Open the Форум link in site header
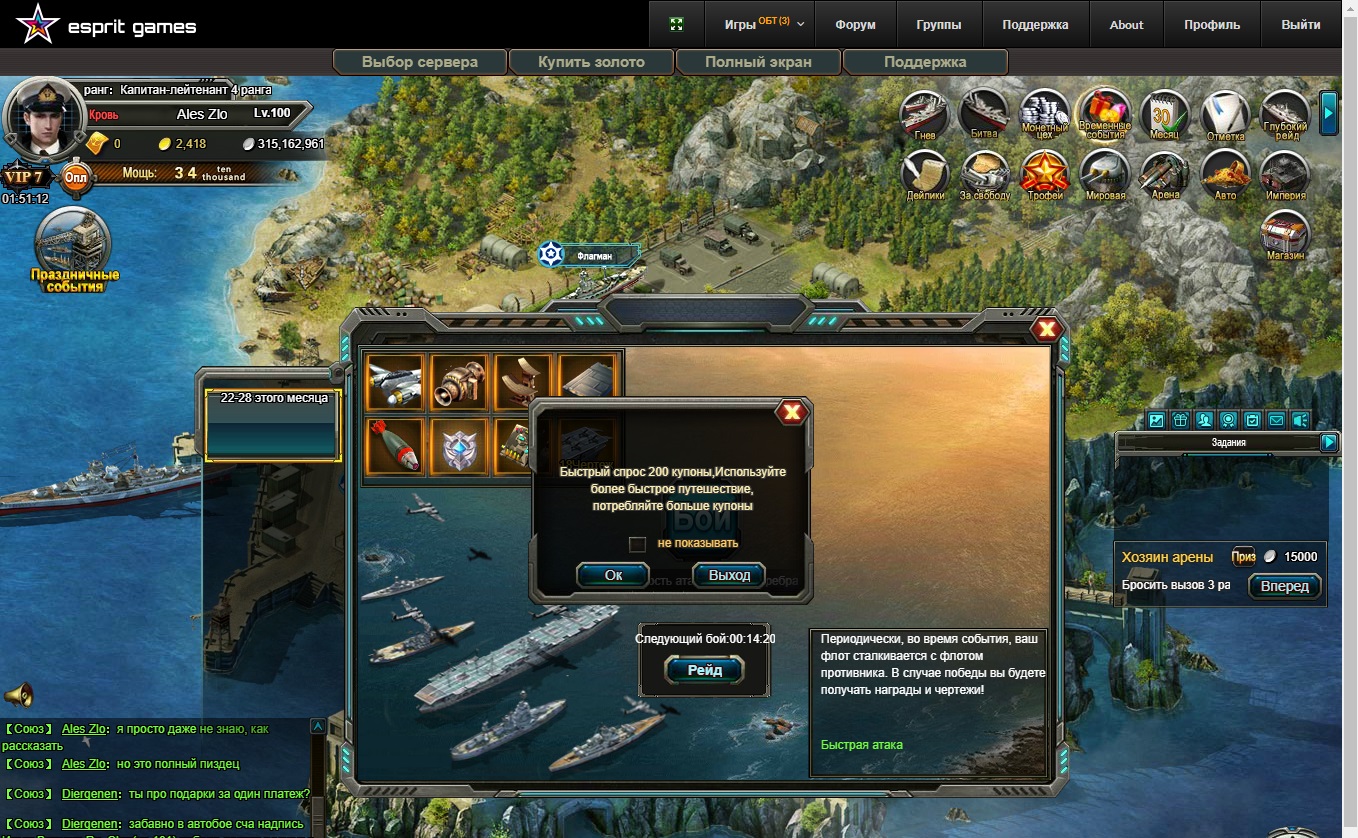The height and width of the screenshot is (838, 1358). click(855, 25)
